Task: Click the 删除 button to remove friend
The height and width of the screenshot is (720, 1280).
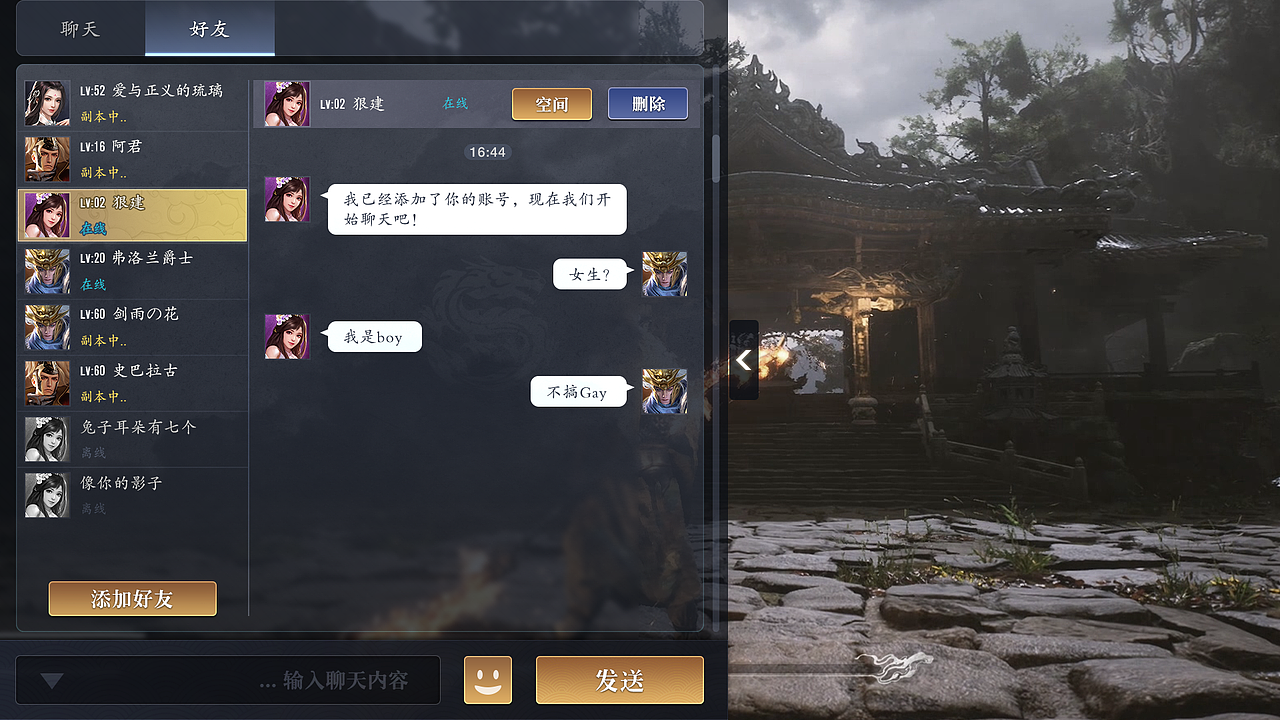Action: coord(647,103)
